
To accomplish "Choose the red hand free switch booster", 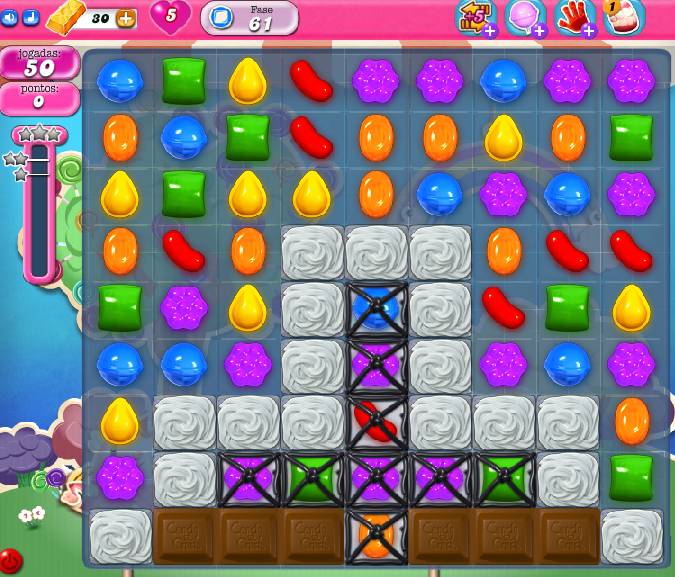I will (574, 17).
